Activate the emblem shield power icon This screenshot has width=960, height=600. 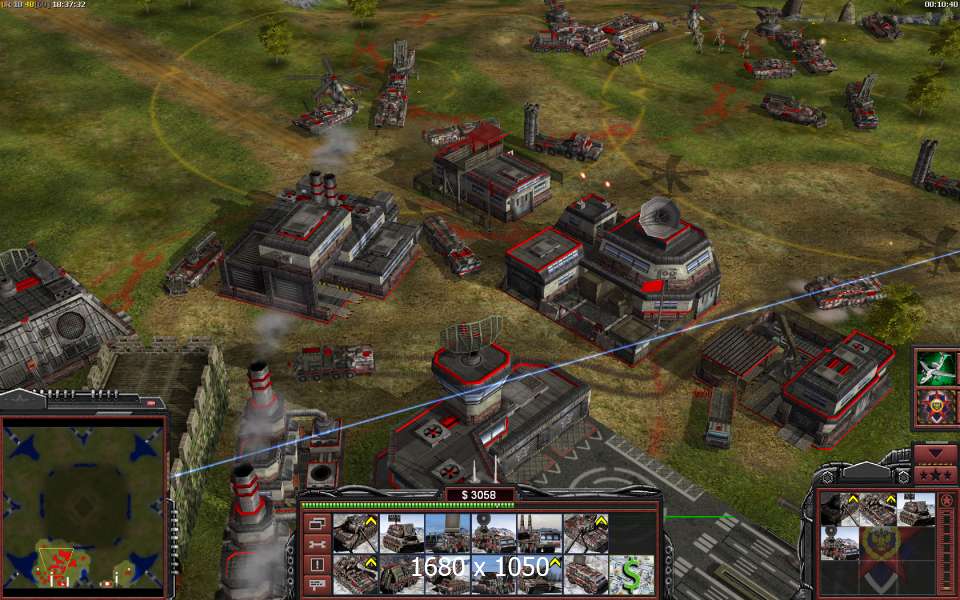[937, 408]
